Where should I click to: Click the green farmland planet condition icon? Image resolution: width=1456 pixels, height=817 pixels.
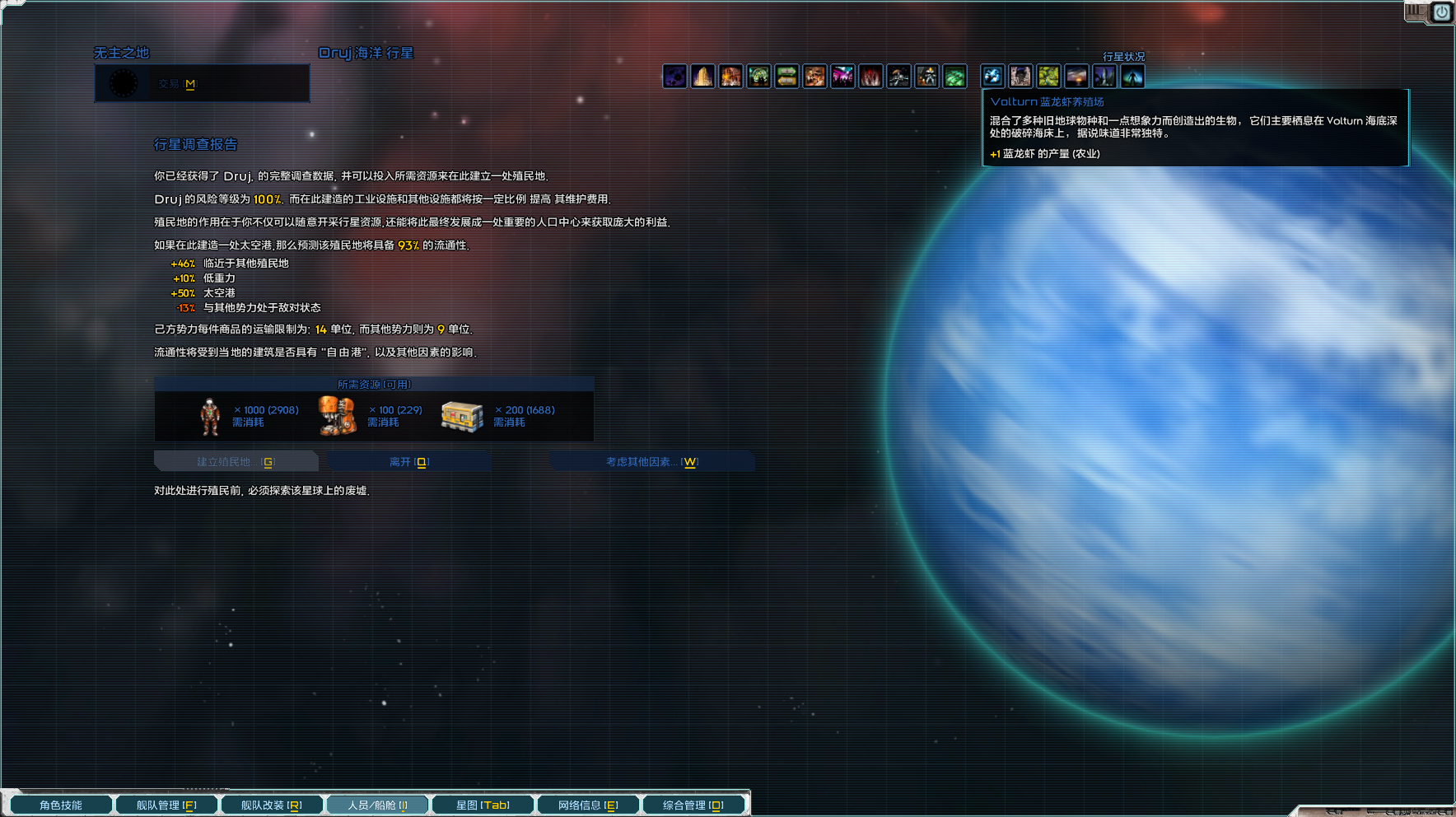coord(1049,77)
